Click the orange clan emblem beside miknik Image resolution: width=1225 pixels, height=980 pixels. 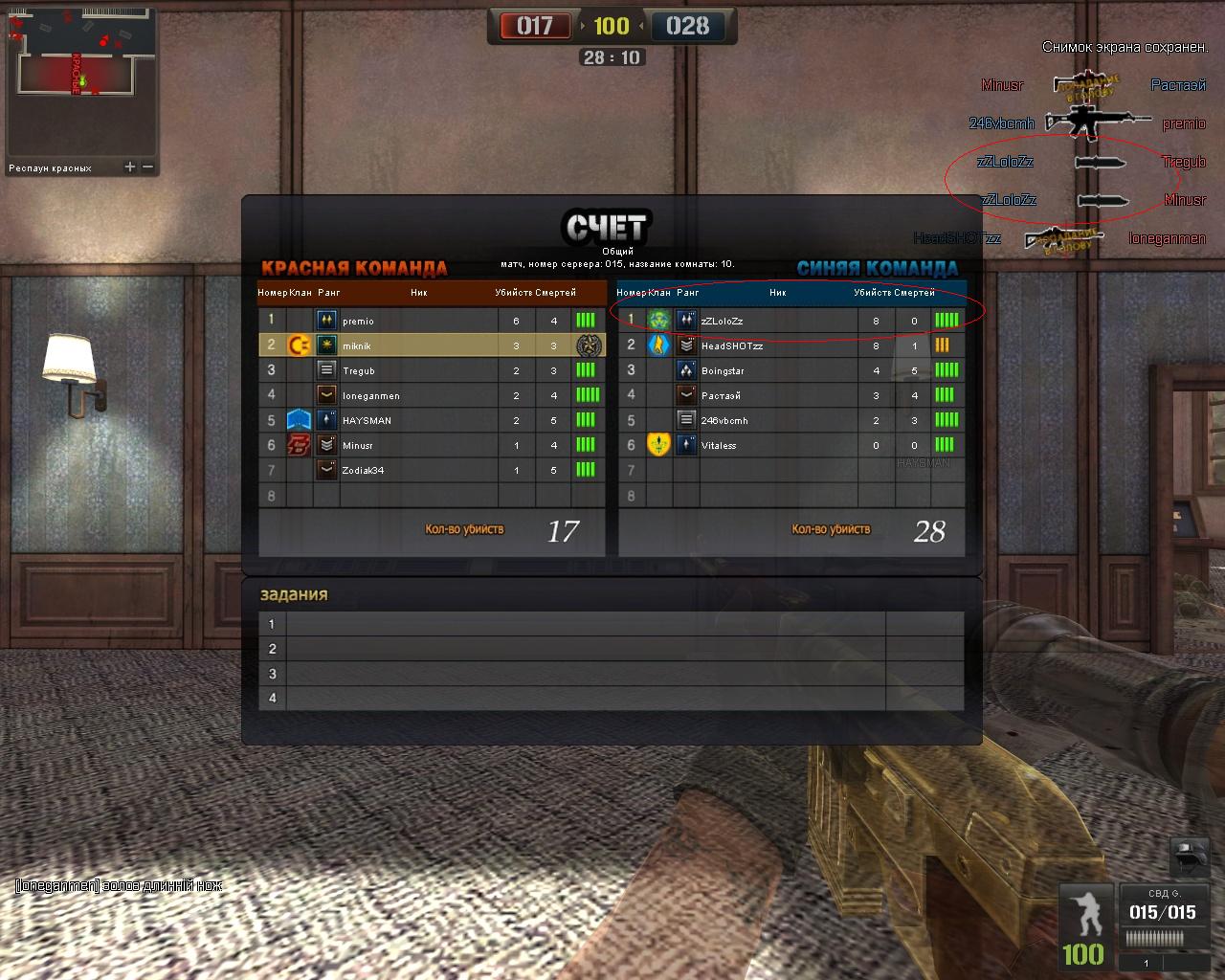click(x=299, y=345)
